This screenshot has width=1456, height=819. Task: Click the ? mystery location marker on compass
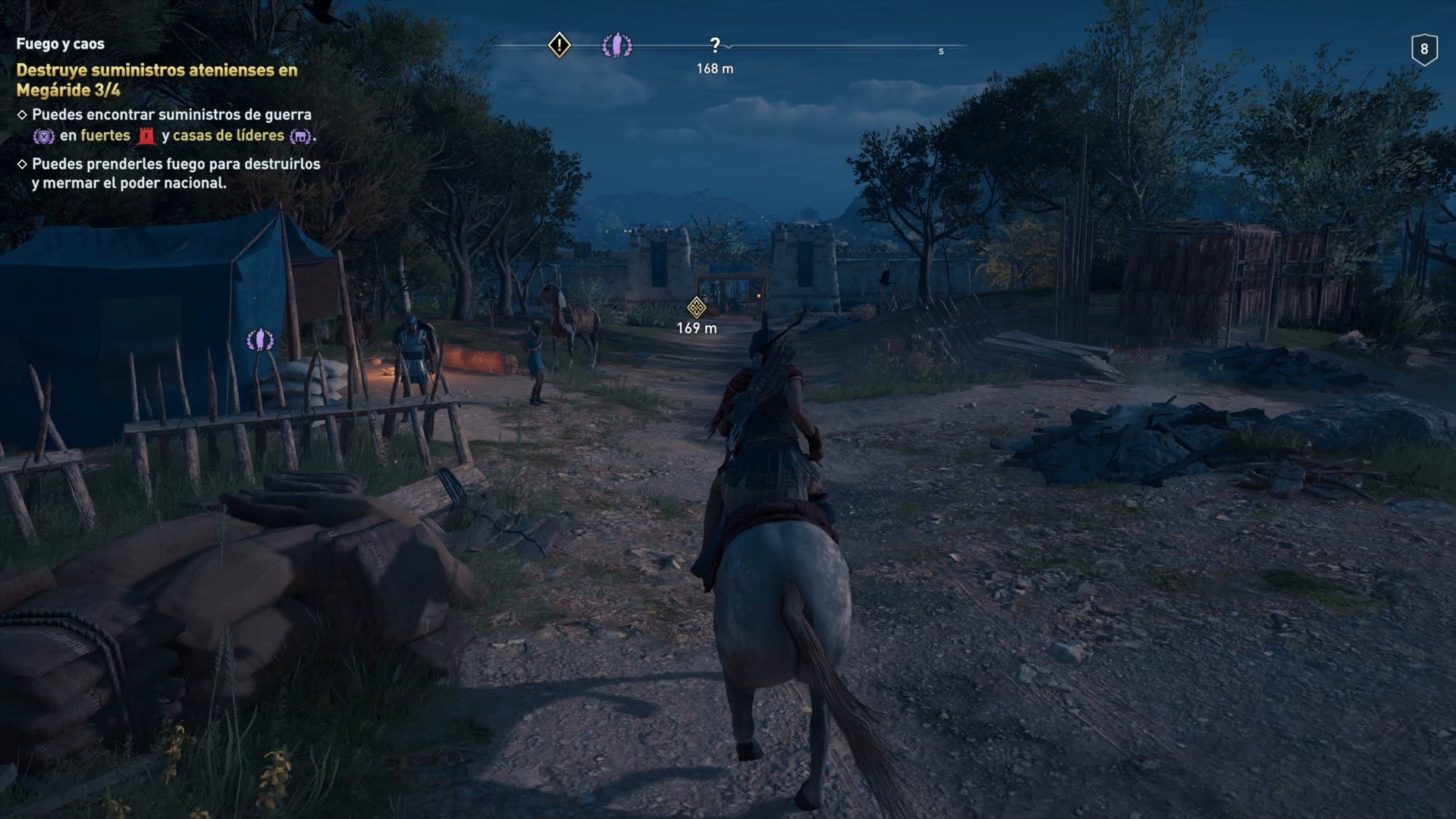click(714, 44)
